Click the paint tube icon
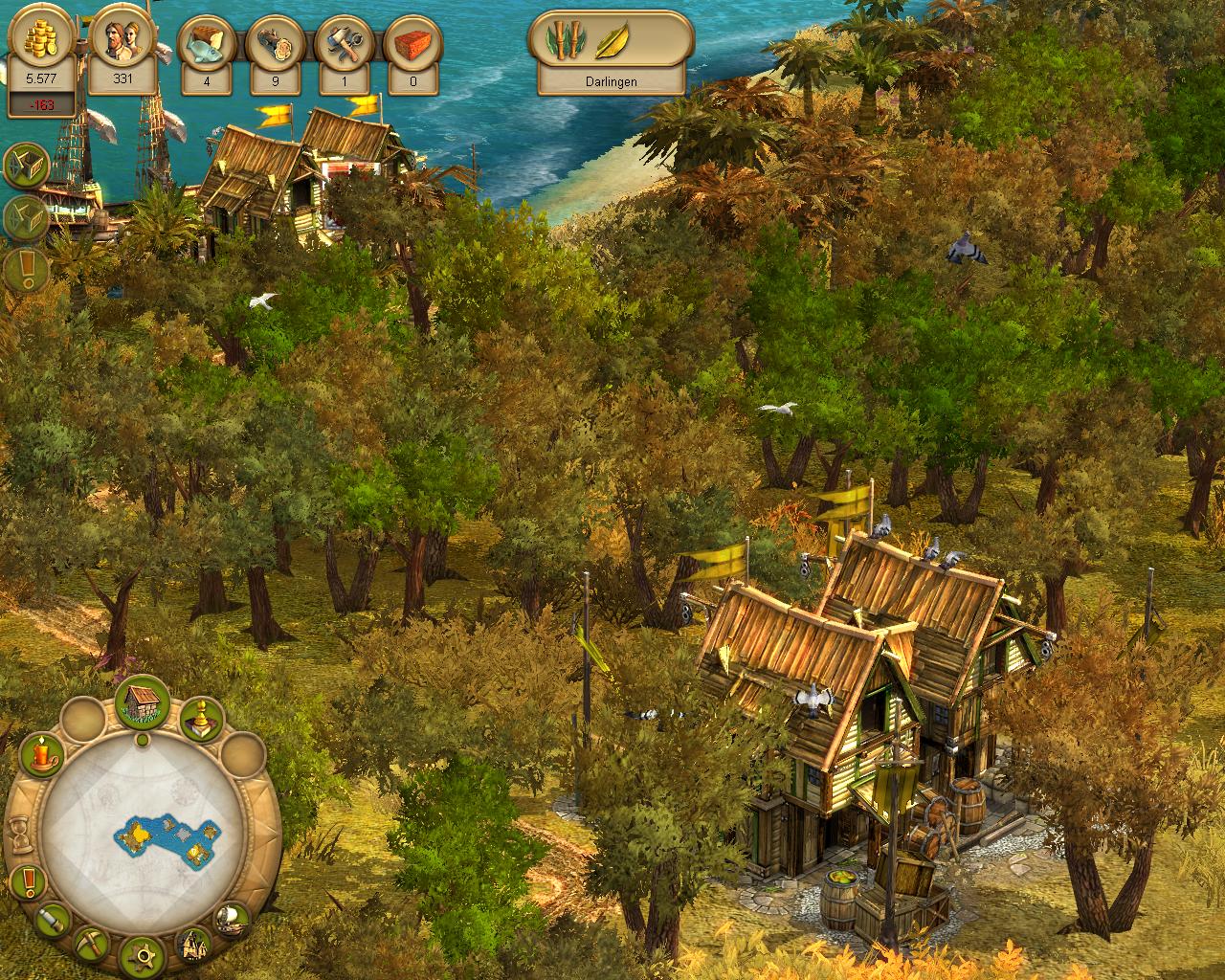This screenshot has width=1225, height=980. click(x=54, y=920)
